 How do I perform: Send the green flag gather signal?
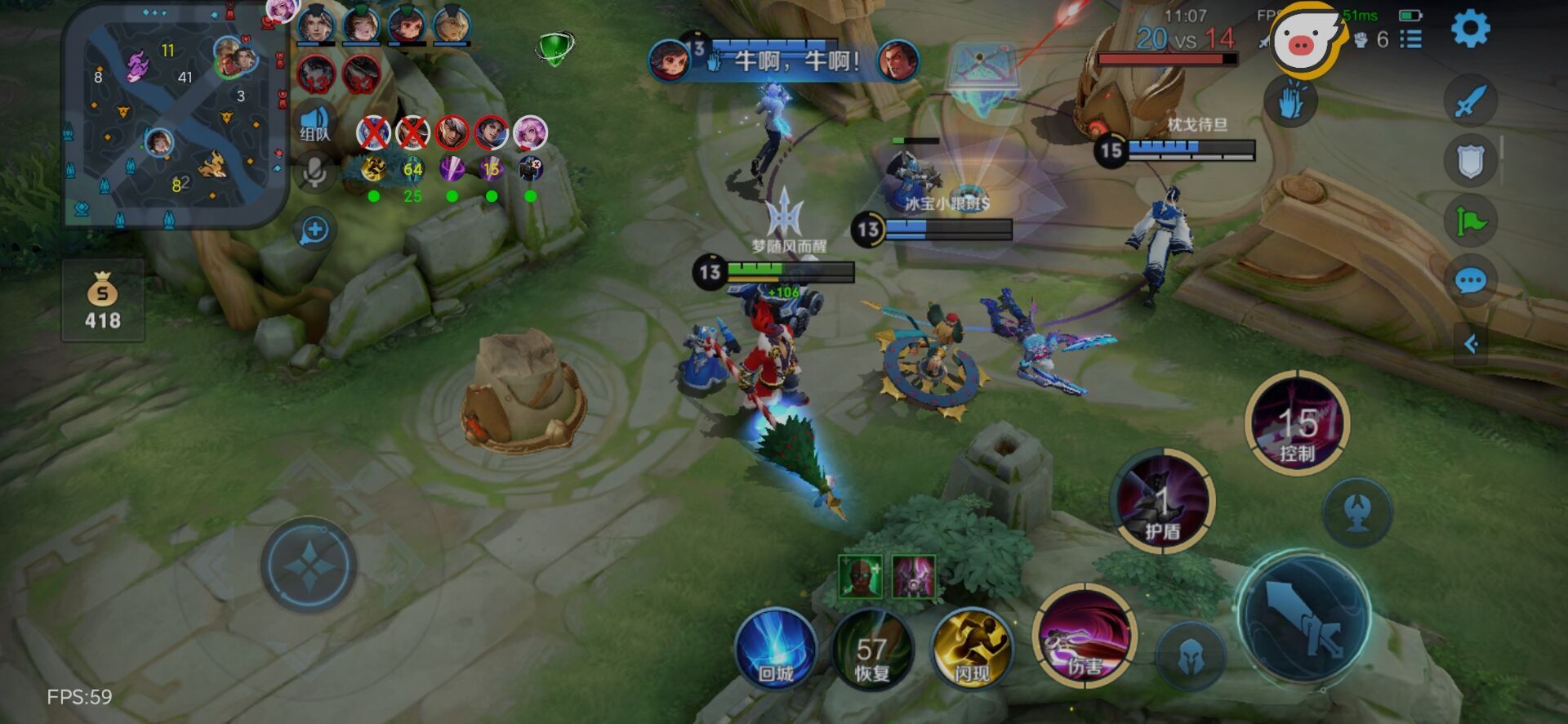tap(1470, 221)
